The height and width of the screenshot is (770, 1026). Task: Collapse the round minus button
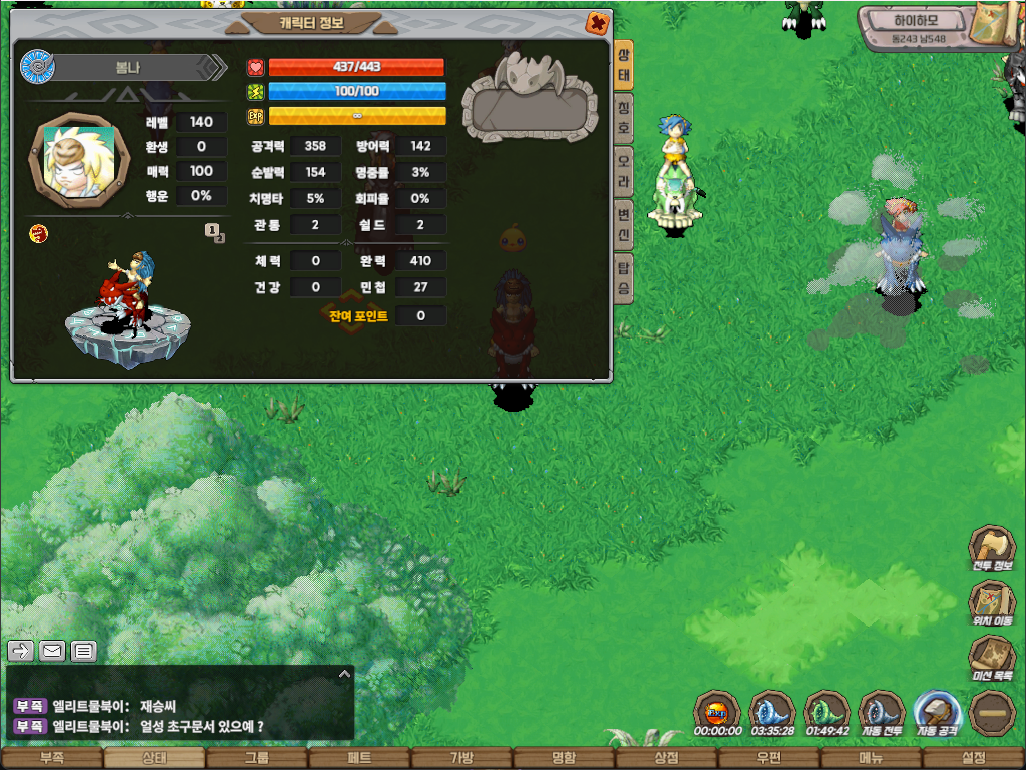(992, 713)
